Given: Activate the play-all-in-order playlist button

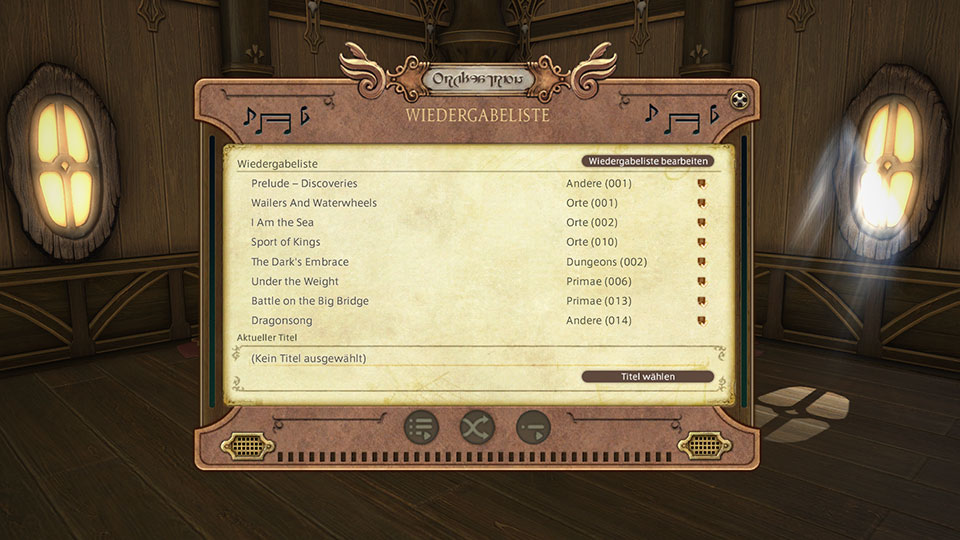Looking at the screenshot, I should [422, 427].
